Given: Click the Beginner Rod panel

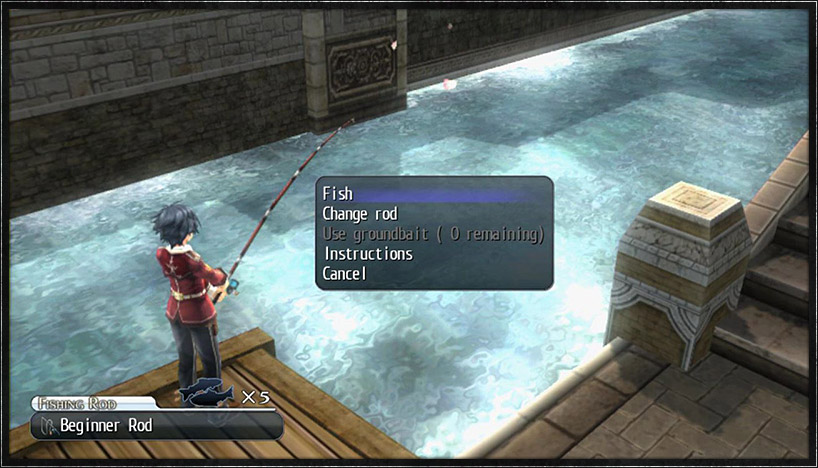Looking at the screenshot, I should (155, 426).
